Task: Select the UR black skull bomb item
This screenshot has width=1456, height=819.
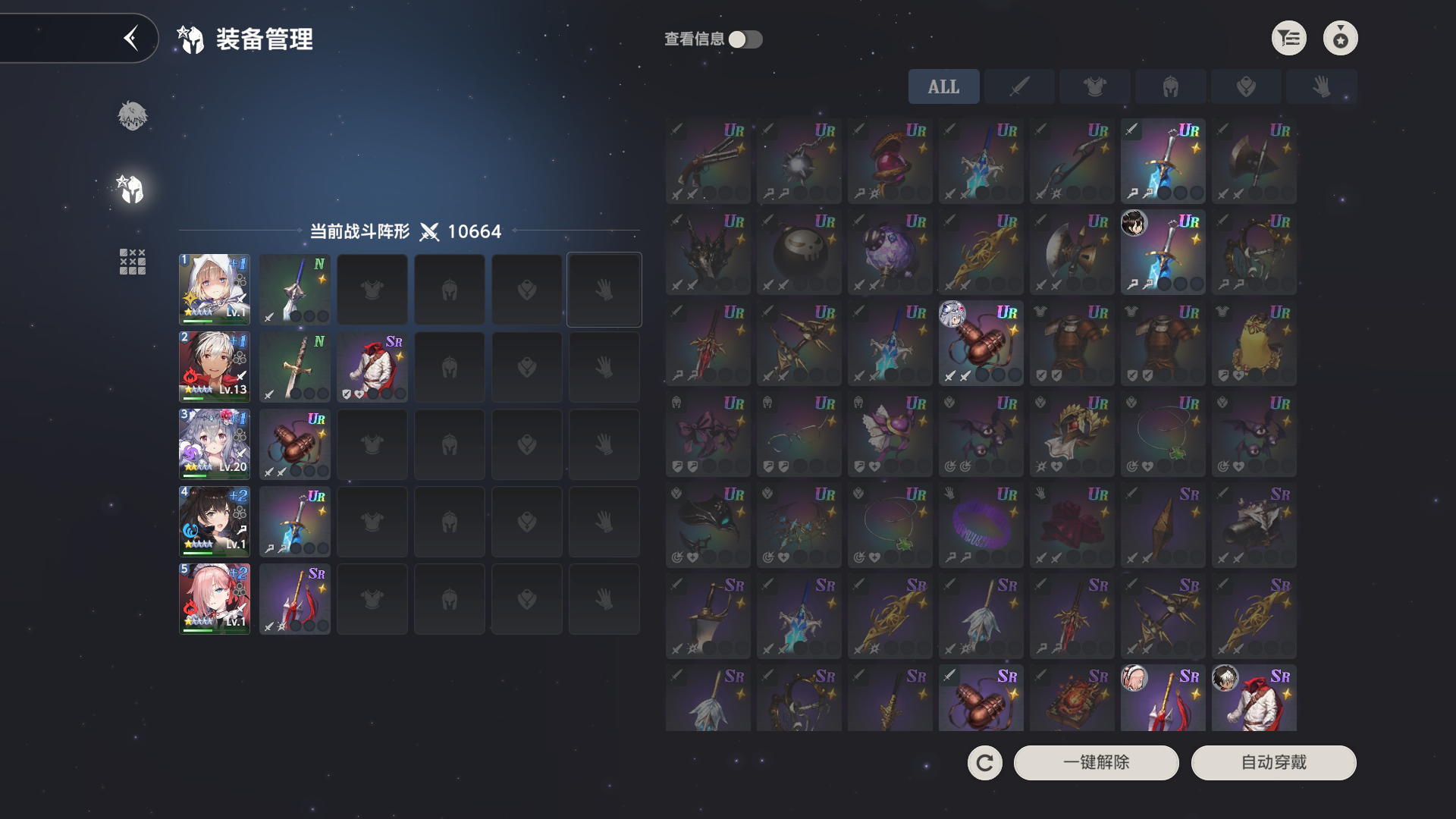Action: coord(799,252)
